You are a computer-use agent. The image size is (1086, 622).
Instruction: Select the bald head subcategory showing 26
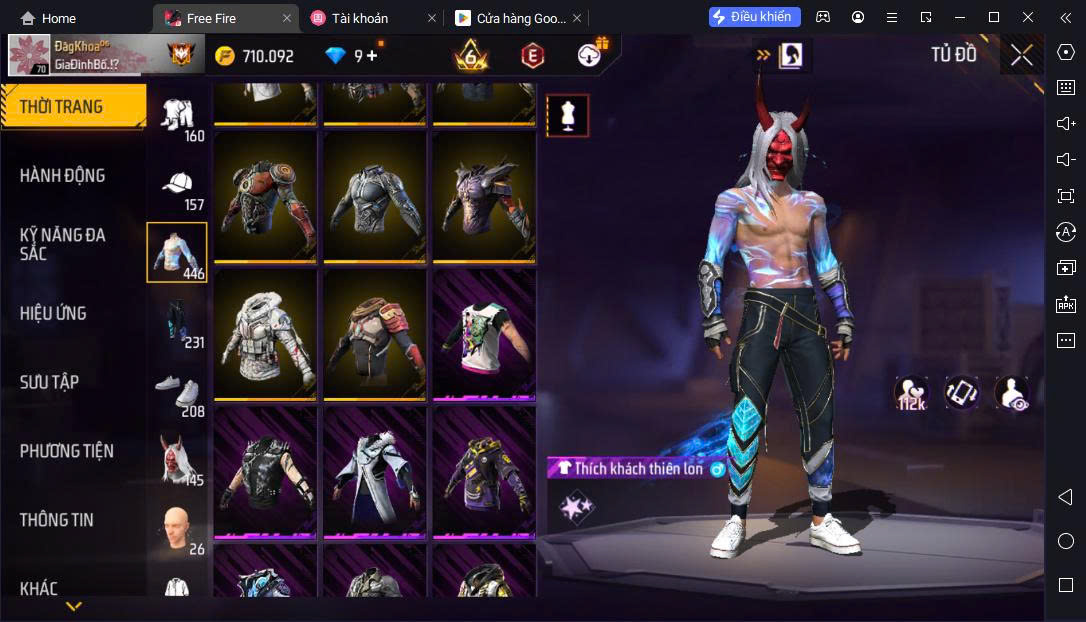coord(178,528)
